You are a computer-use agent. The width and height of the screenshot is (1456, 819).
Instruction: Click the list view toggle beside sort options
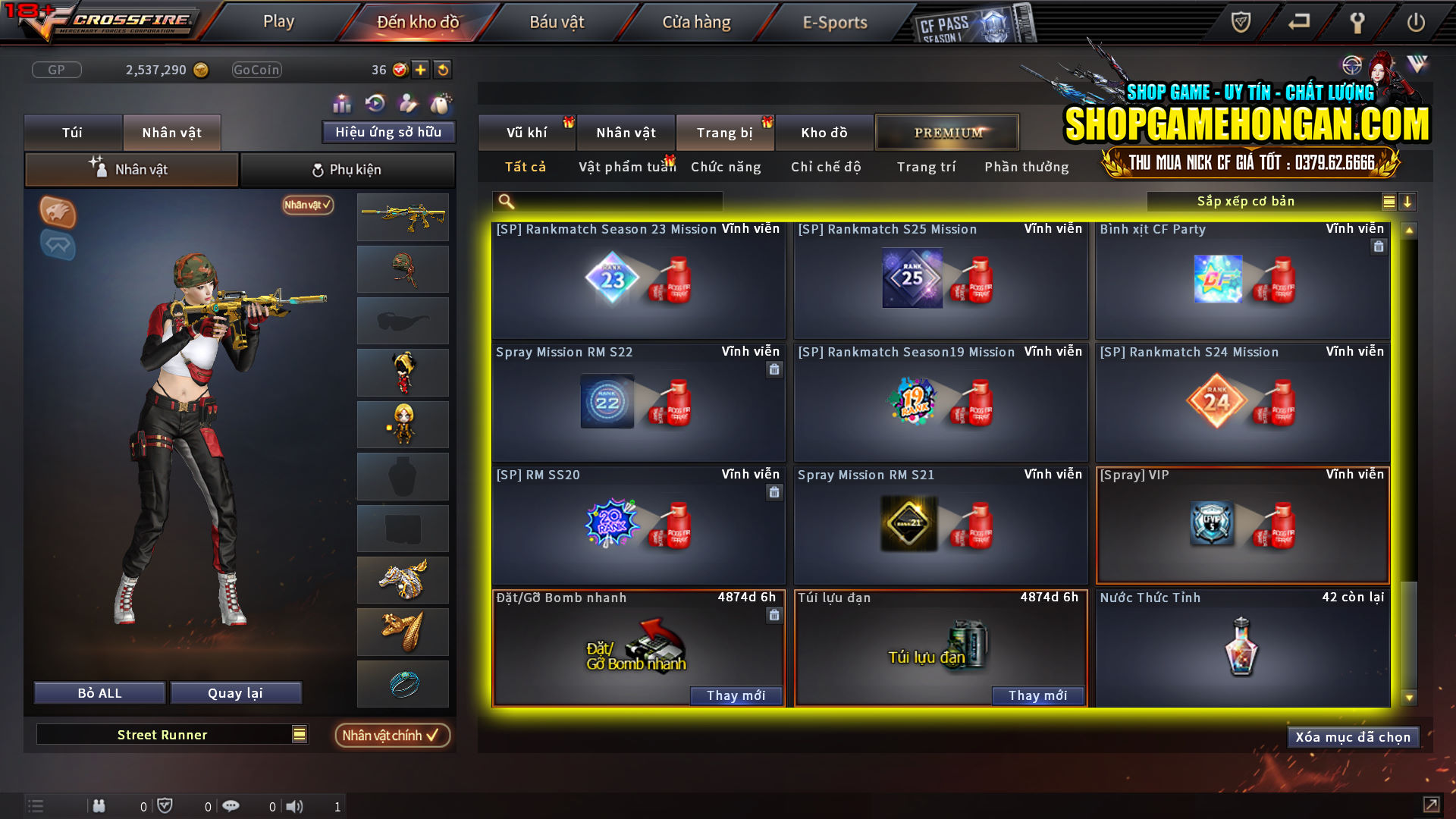click(x=1388, y=201)
